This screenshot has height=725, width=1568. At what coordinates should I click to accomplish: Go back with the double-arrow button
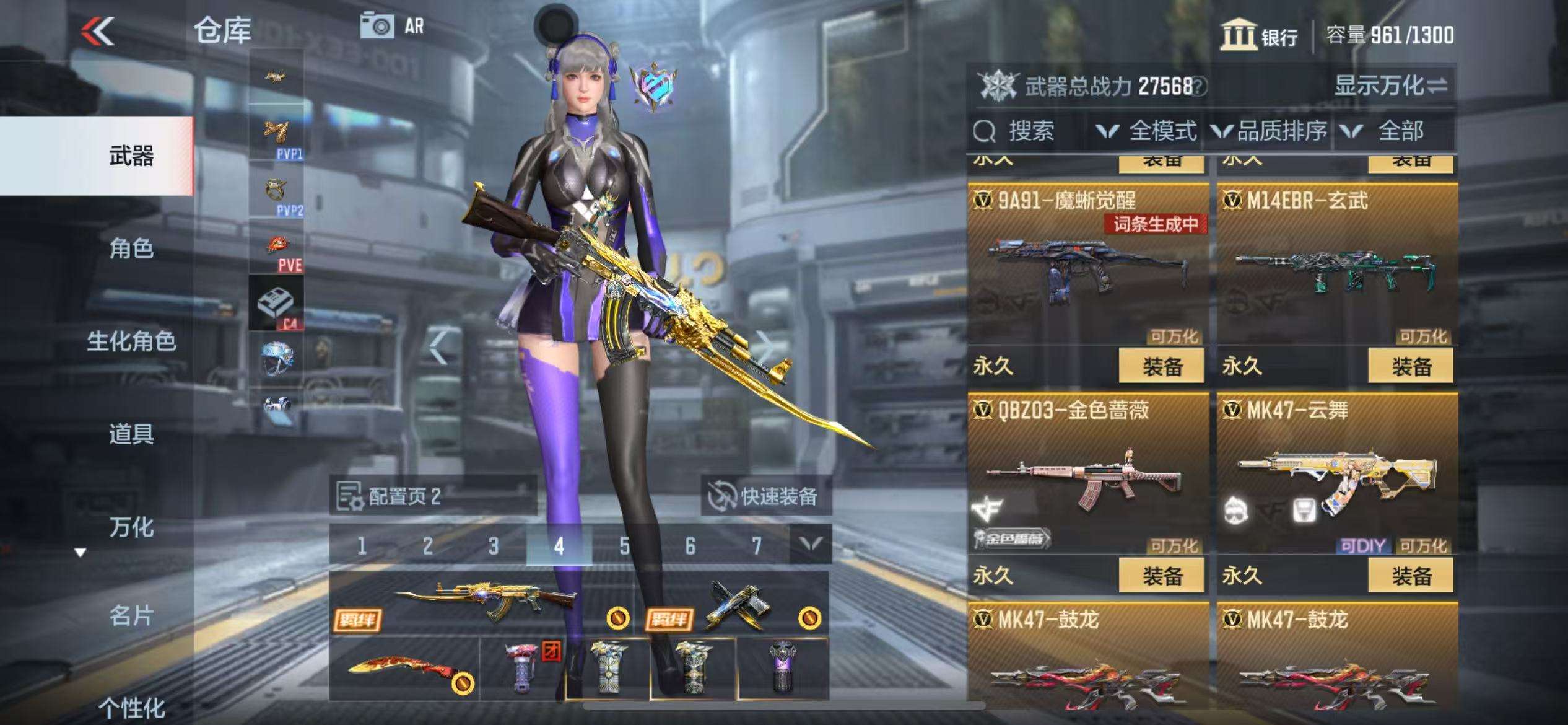click(98, 31)
